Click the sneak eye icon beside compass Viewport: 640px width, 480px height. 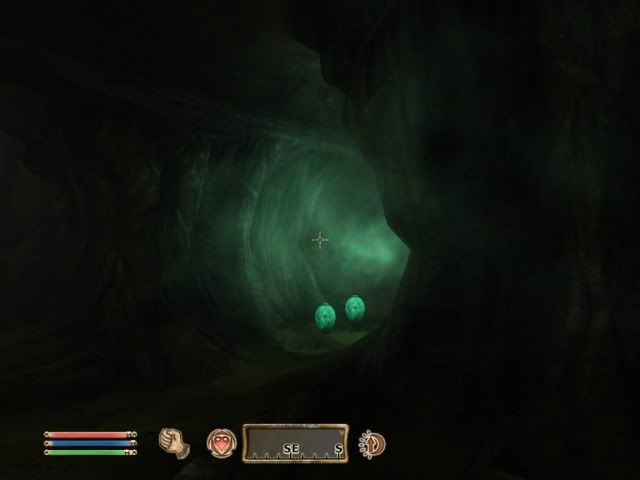pyautogui.click(x=373, y=442)
